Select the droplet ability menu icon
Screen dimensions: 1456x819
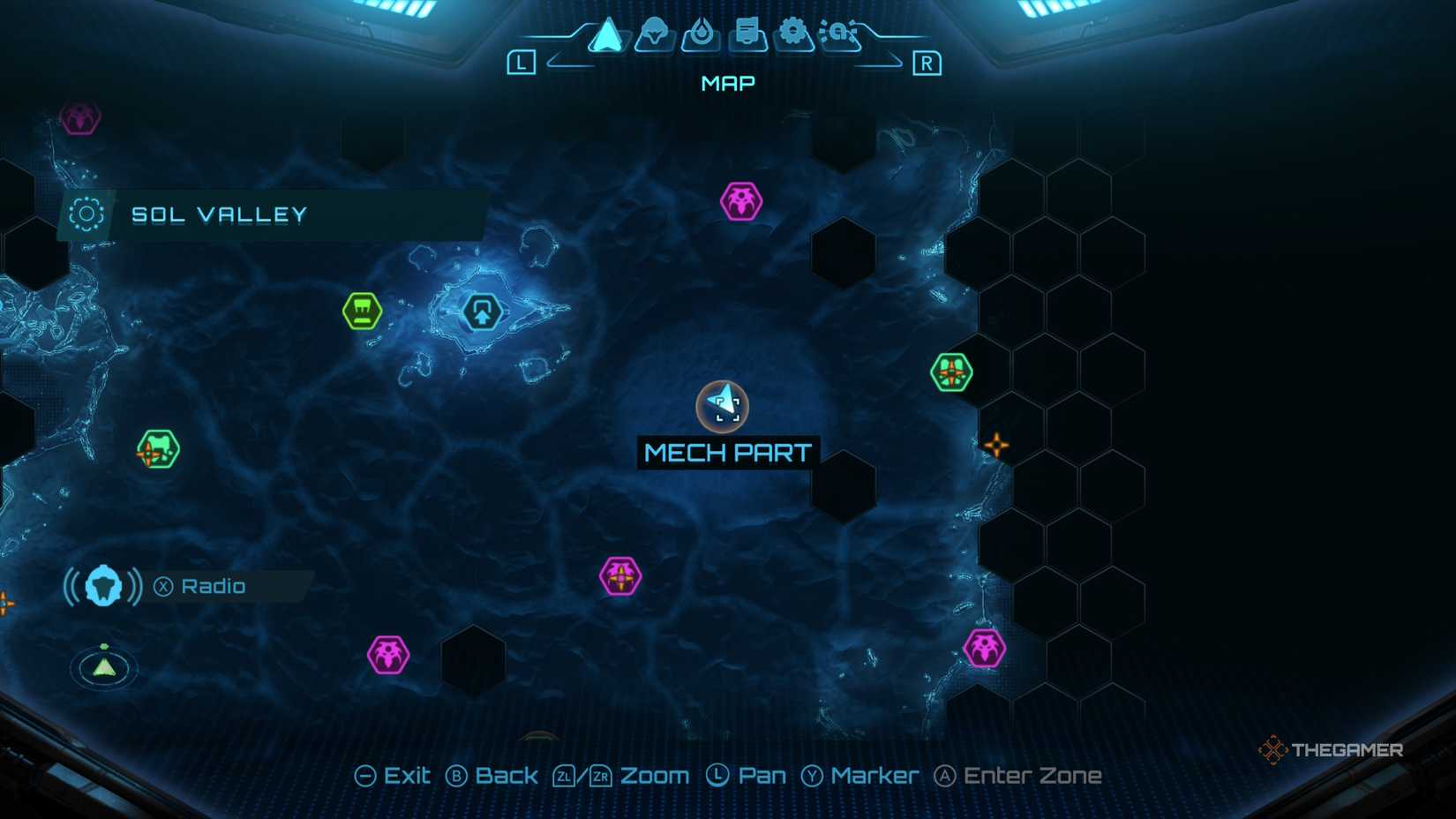[x=702, y=32]
